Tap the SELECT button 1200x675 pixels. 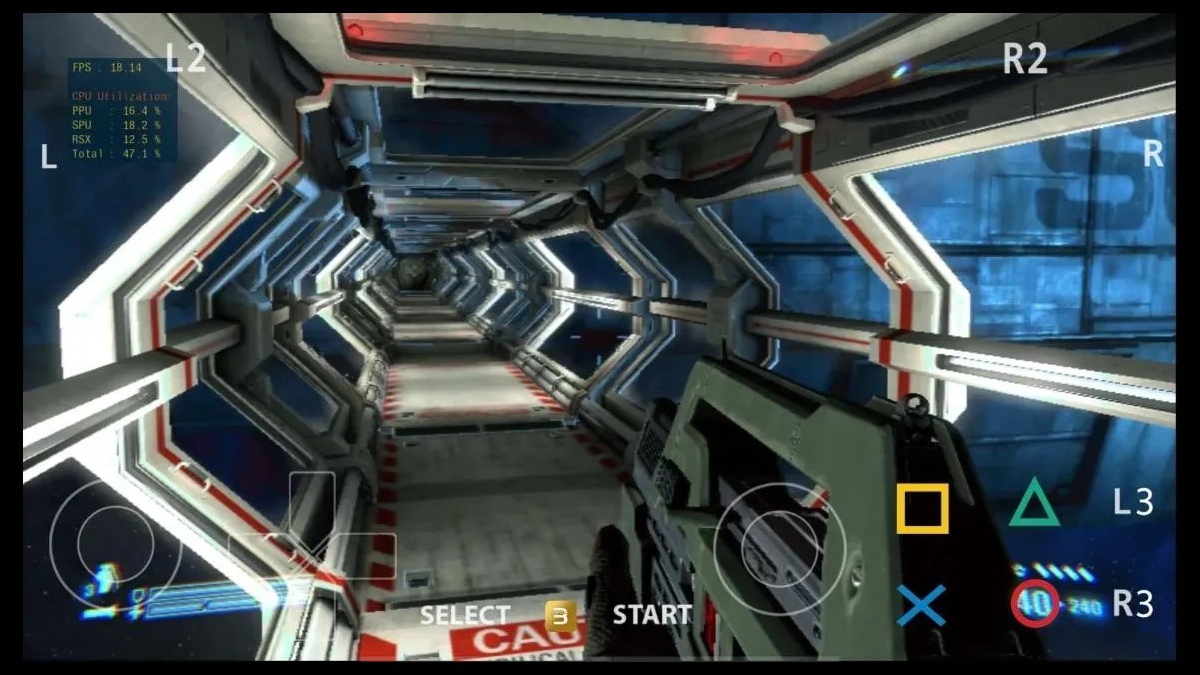point(464,615)
